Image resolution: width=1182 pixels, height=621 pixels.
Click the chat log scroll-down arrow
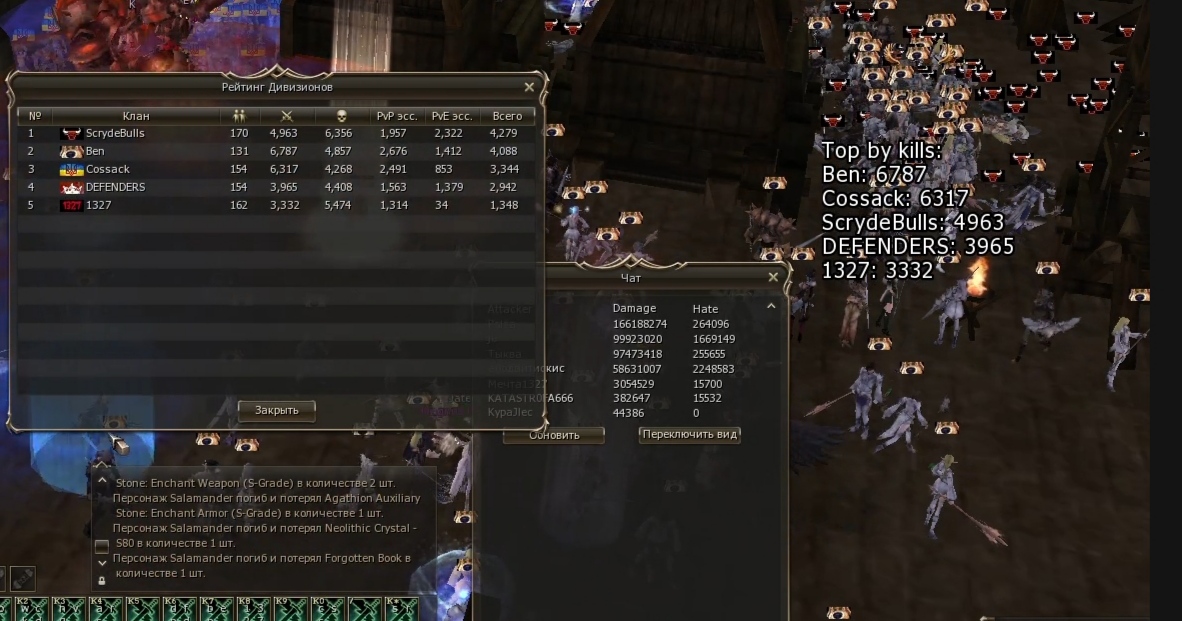pos(102,564)
